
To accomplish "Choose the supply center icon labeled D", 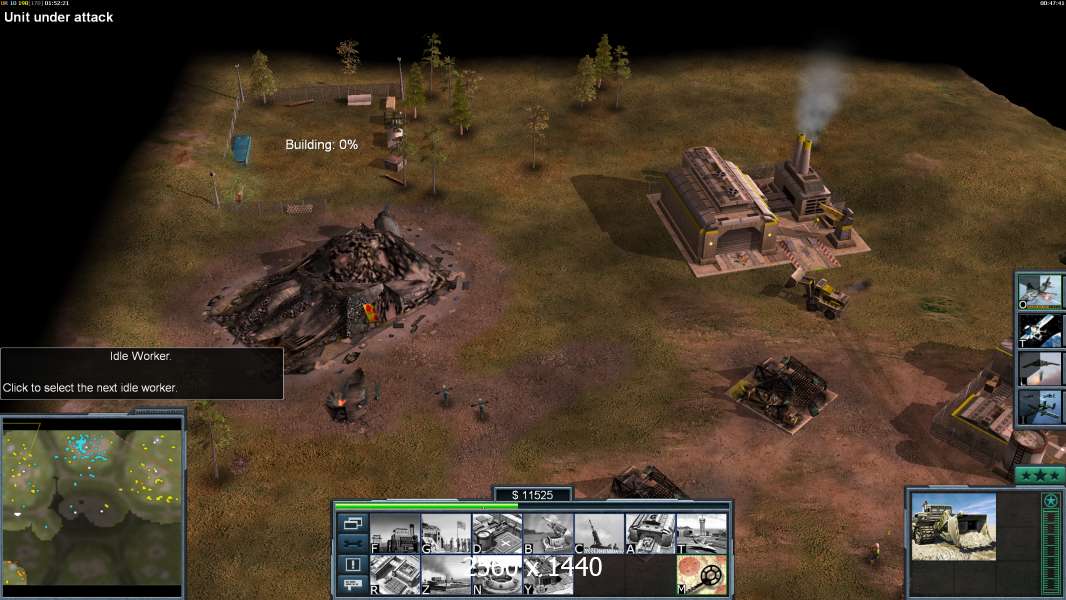I will [497, 534].
